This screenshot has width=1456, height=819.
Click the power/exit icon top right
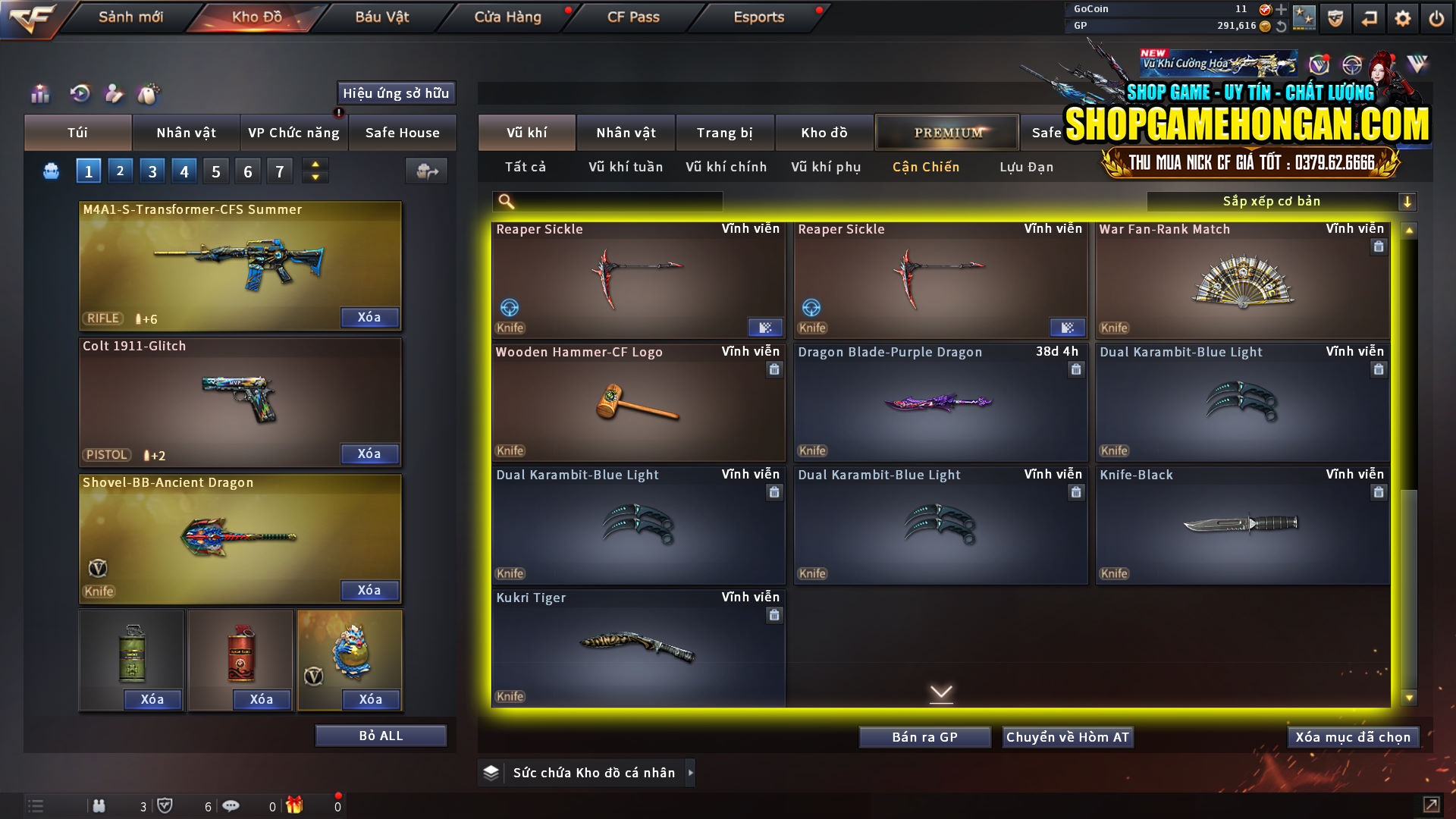click(1436, 17)
